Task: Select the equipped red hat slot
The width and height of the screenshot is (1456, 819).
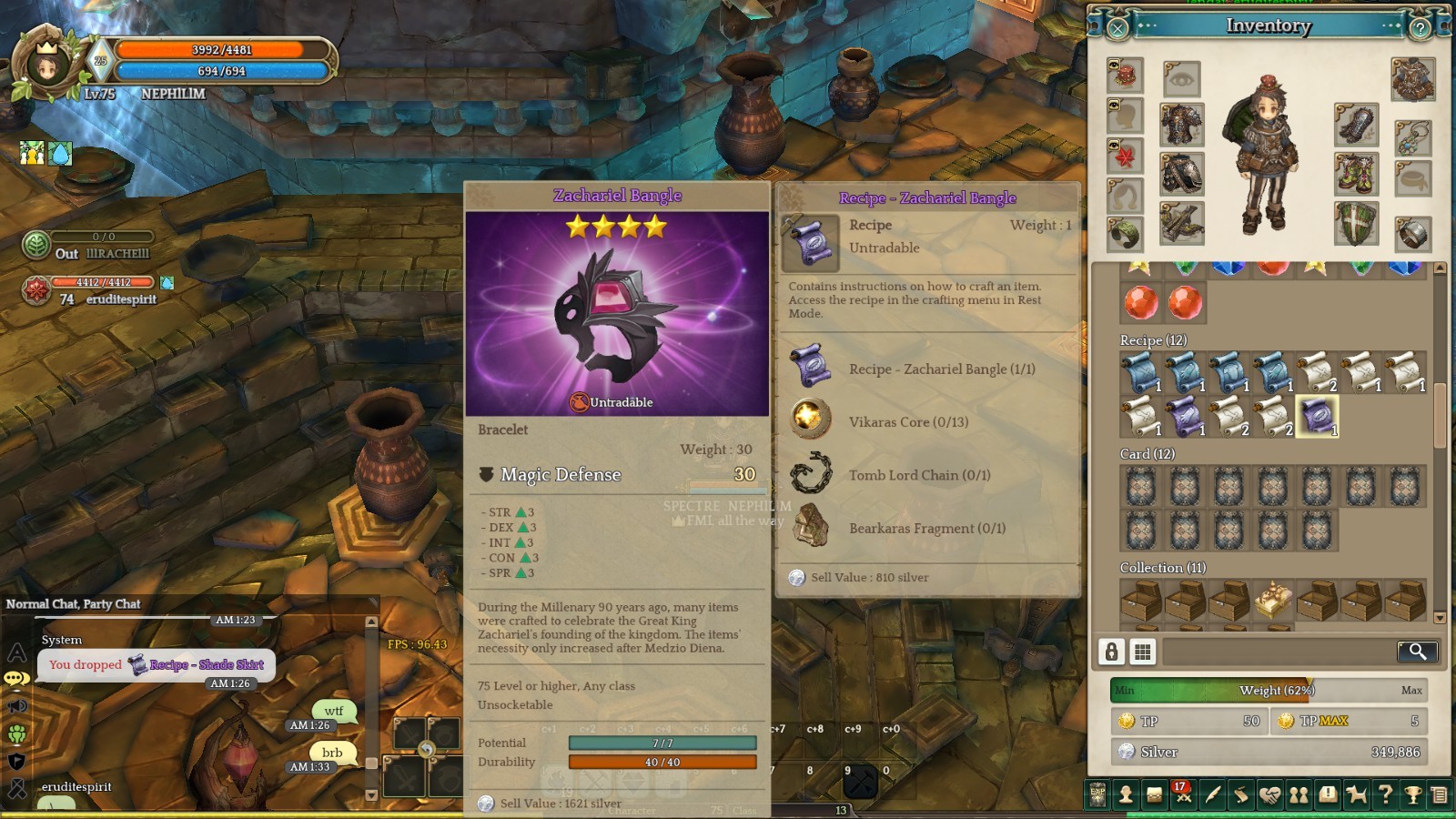Action: coord(1126,75)
